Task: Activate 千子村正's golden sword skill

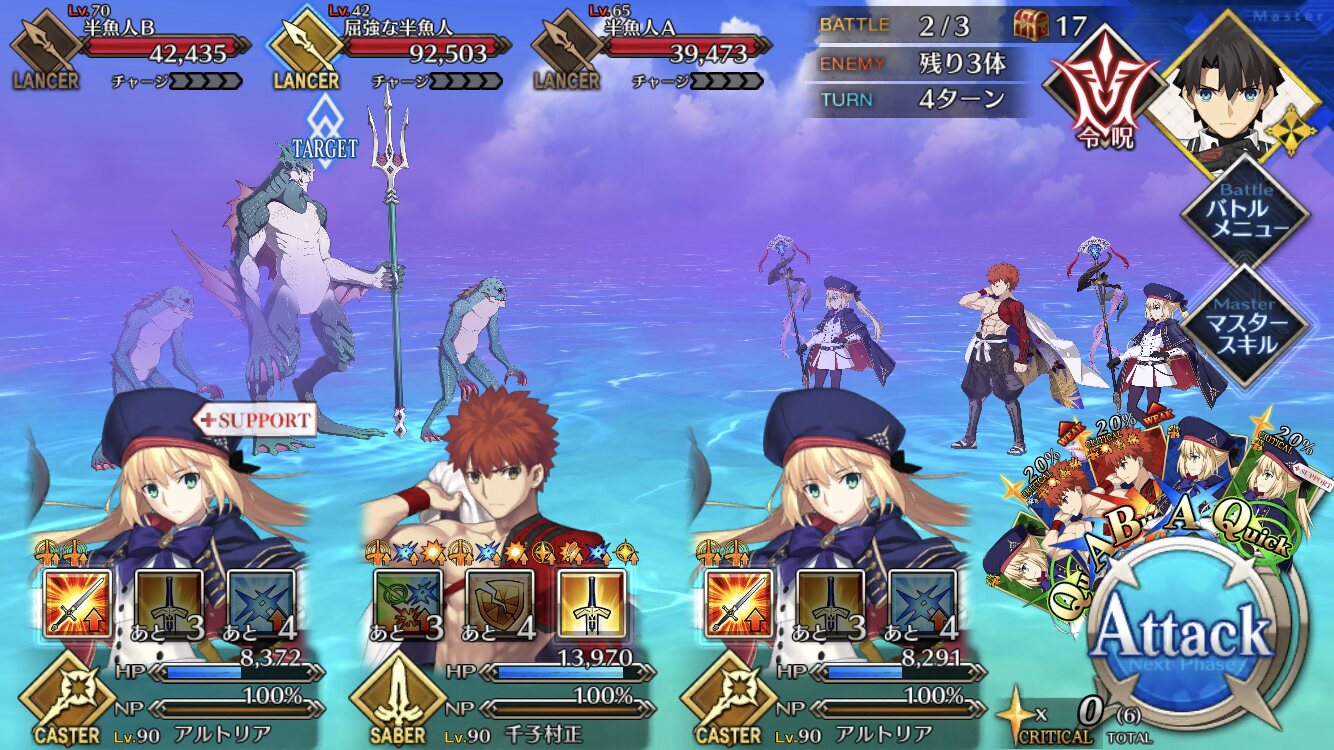Action: coord(592,604)
